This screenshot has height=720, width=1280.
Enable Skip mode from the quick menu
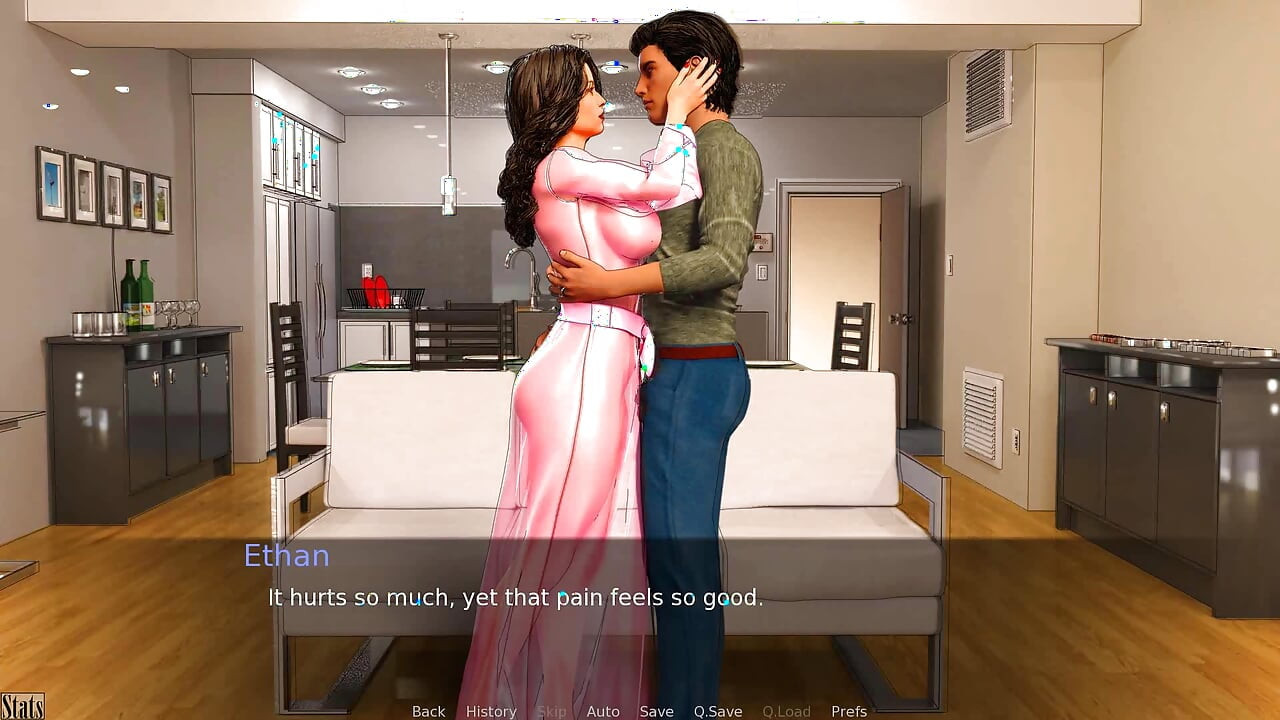point(553,711)
